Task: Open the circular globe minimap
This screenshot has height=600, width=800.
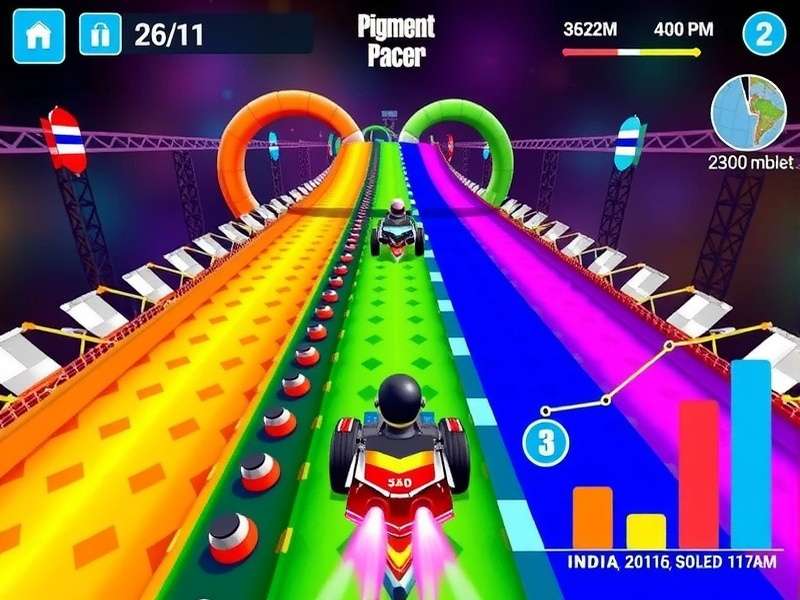Action: coord(750,111)
